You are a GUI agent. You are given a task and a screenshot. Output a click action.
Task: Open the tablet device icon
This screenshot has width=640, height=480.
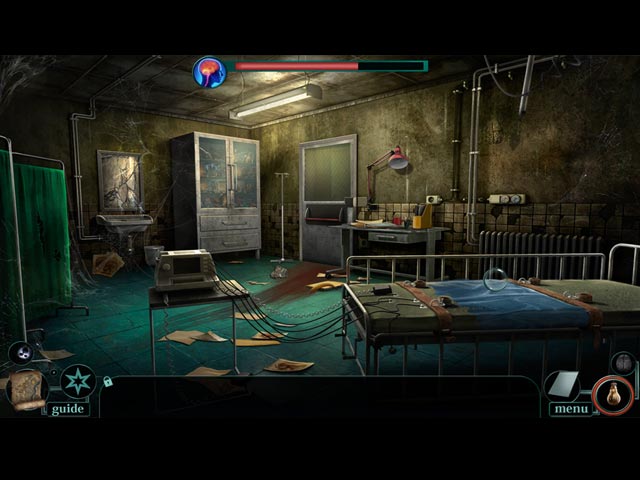click(564, 384)
